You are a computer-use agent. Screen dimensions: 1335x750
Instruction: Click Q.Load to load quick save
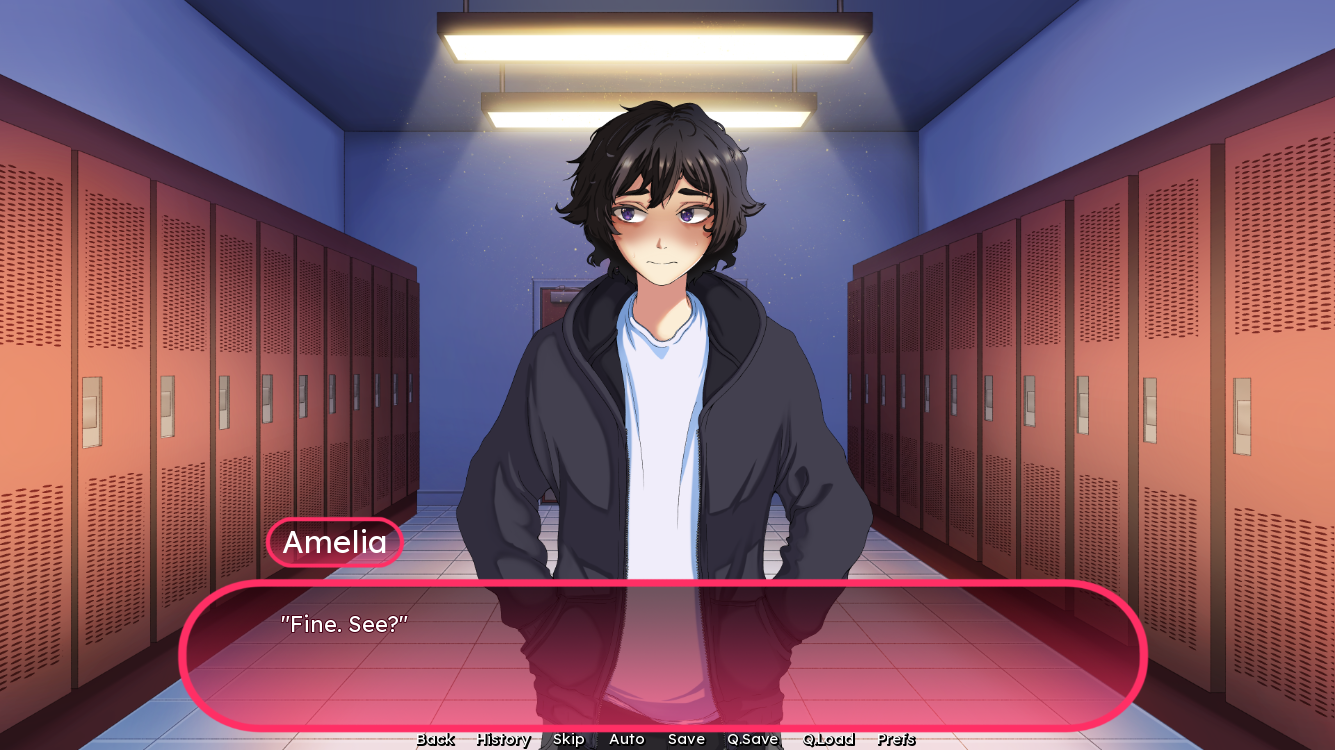pos(829,740)
